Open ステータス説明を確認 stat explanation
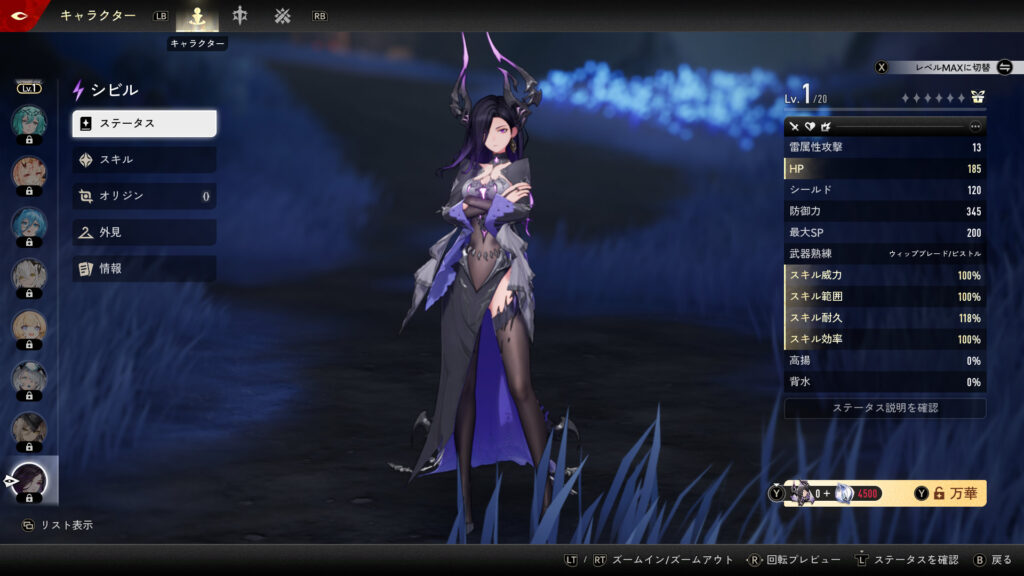 point(885,408)
